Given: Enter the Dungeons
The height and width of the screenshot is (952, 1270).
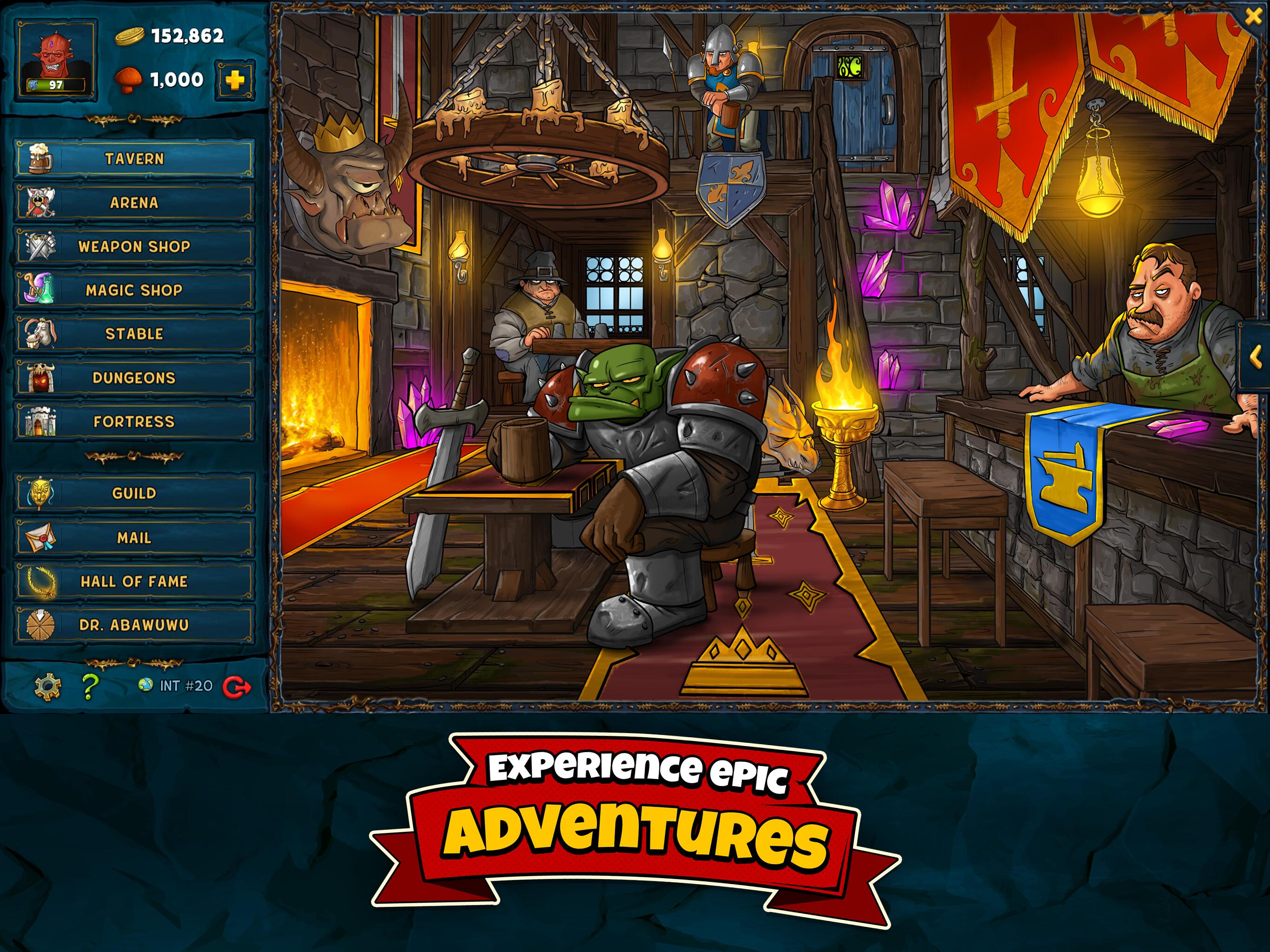Looking at the screenshot, I should click(x=134, y=378).
